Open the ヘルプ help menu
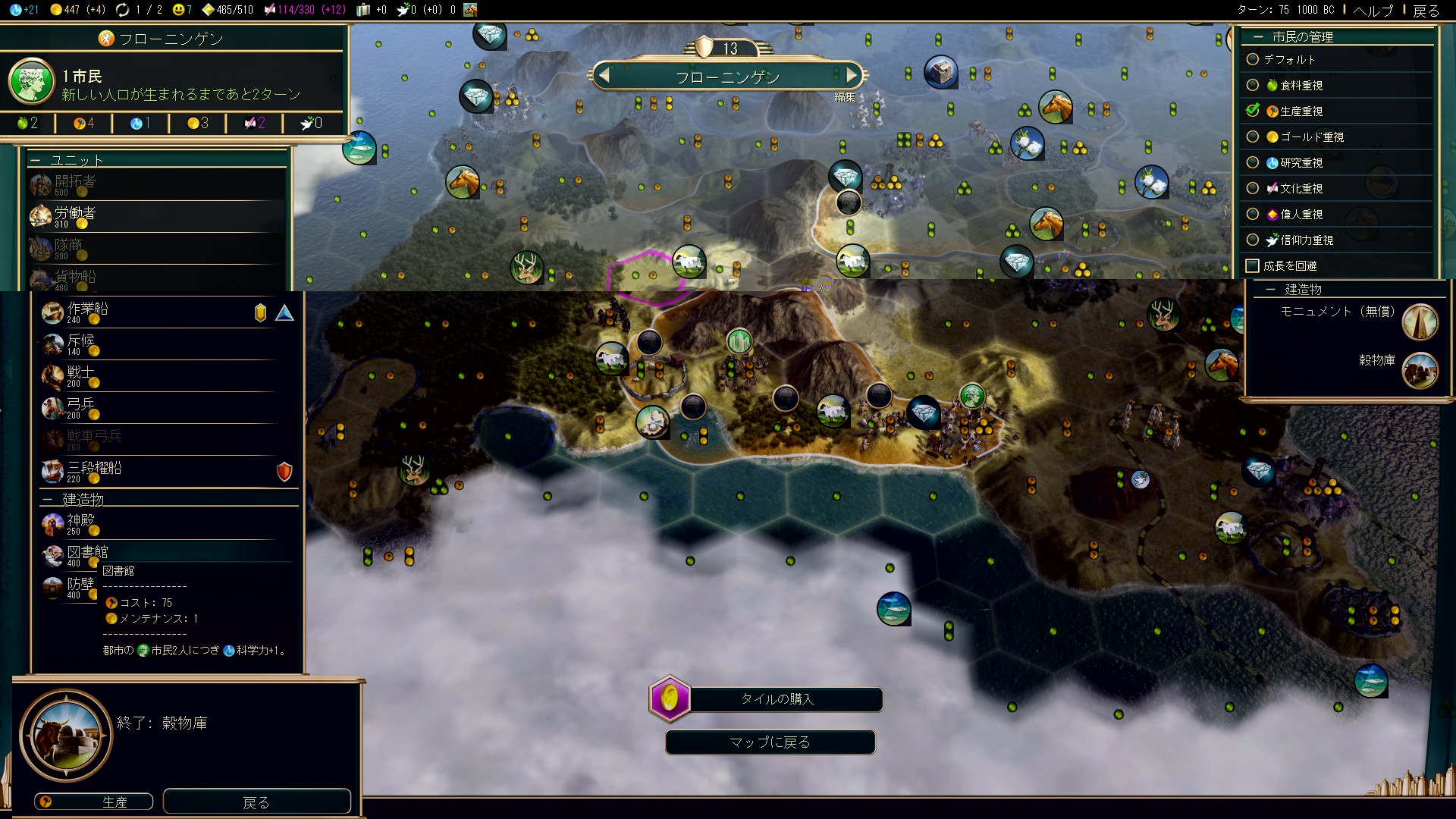 [x=1373, y=11]
